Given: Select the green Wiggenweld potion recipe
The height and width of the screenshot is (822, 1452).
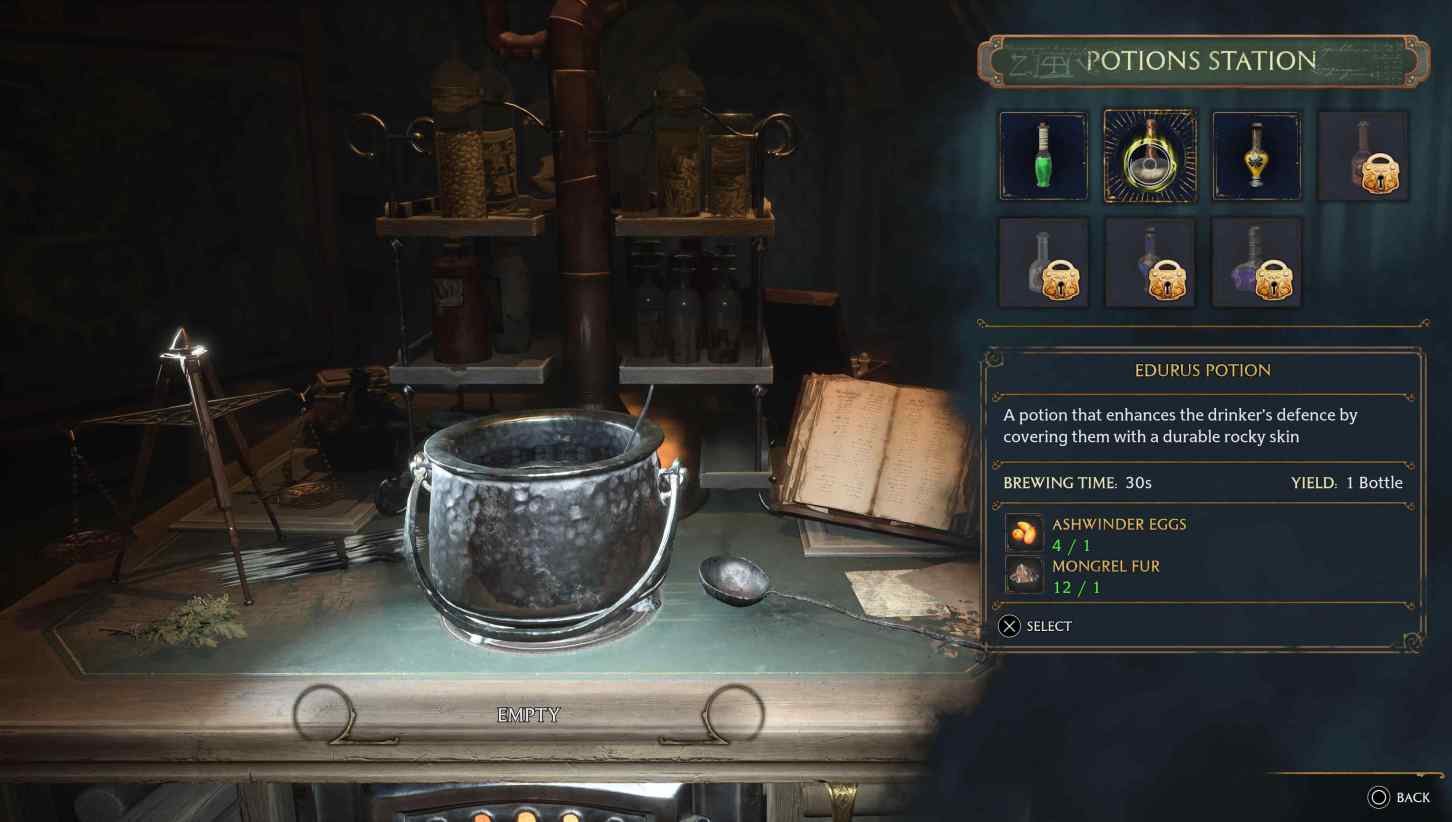Looking at the screenshot, I should (x=1043, y=156).
